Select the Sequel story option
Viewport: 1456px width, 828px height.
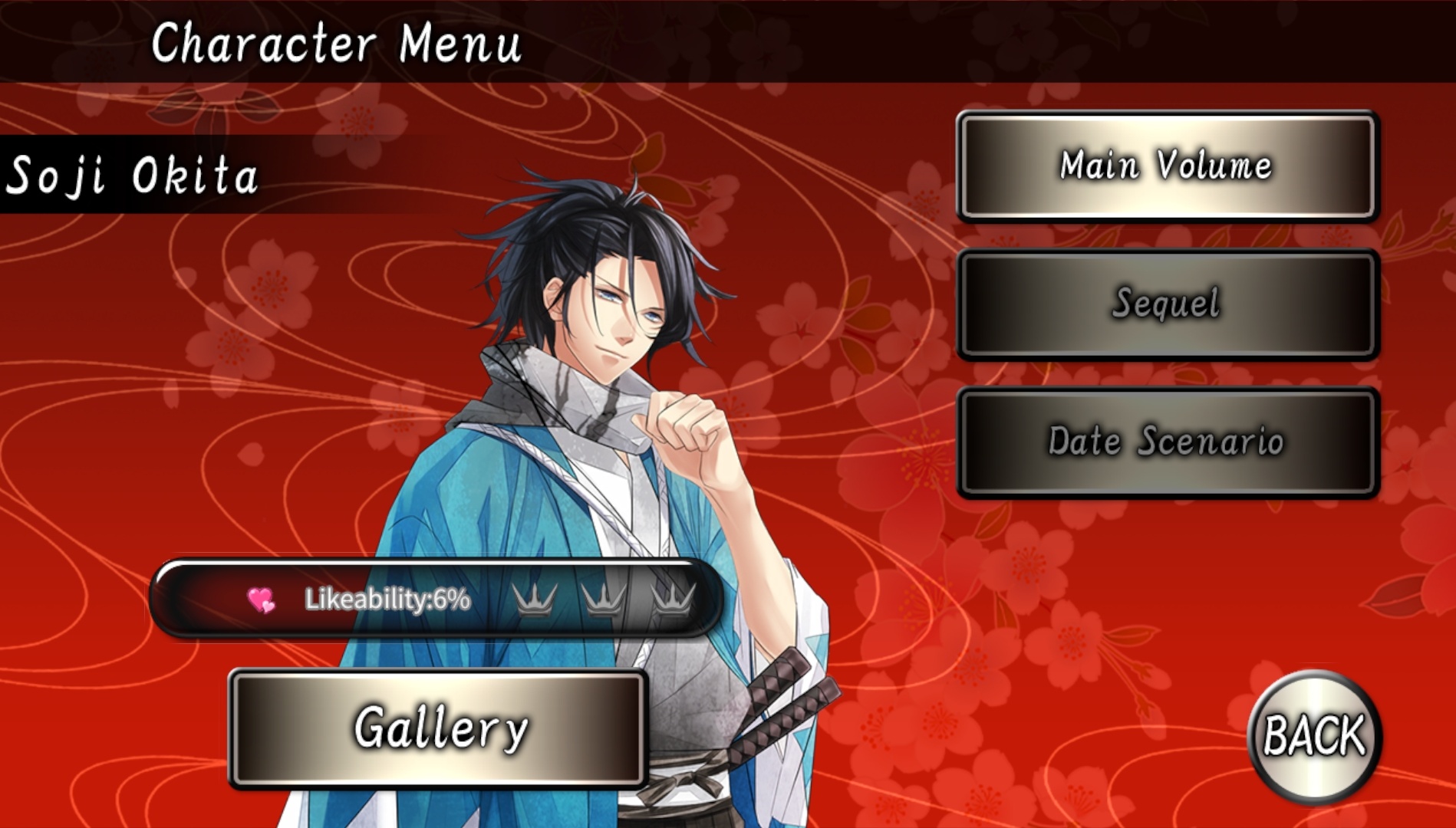[1167, 304]
